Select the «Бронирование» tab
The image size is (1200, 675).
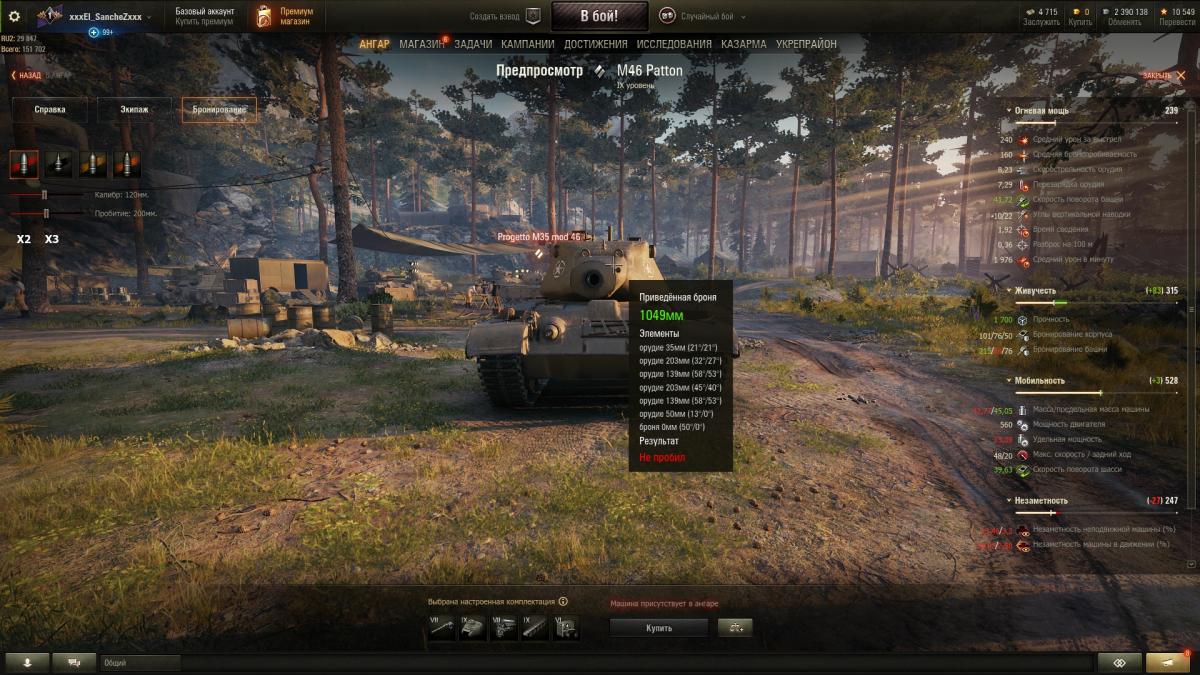click(x=219, y=110)
